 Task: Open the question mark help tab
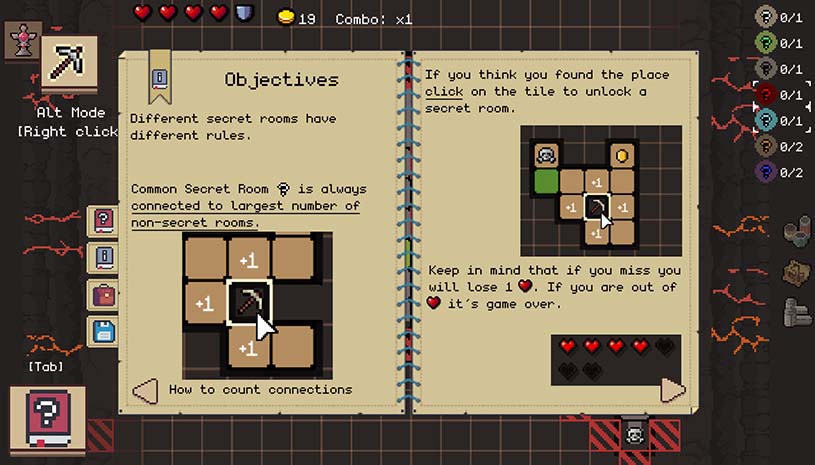(x=103, y=221)
